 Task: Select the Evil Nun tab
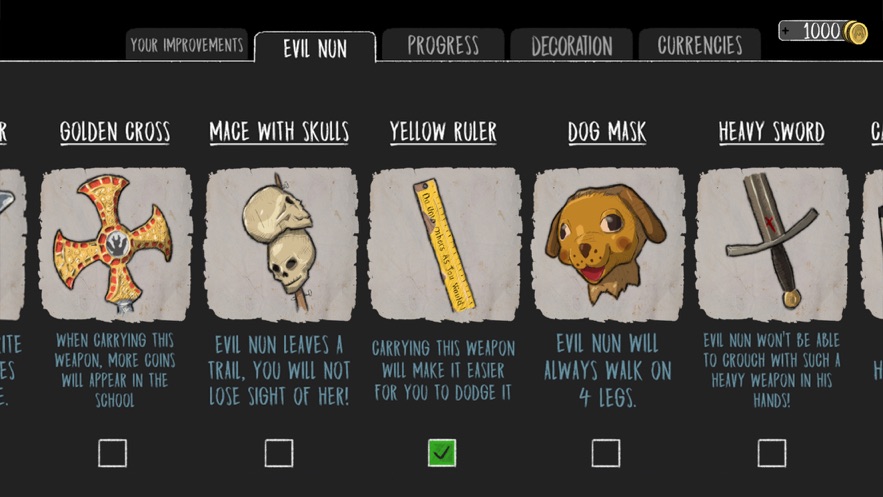point(315,48)
